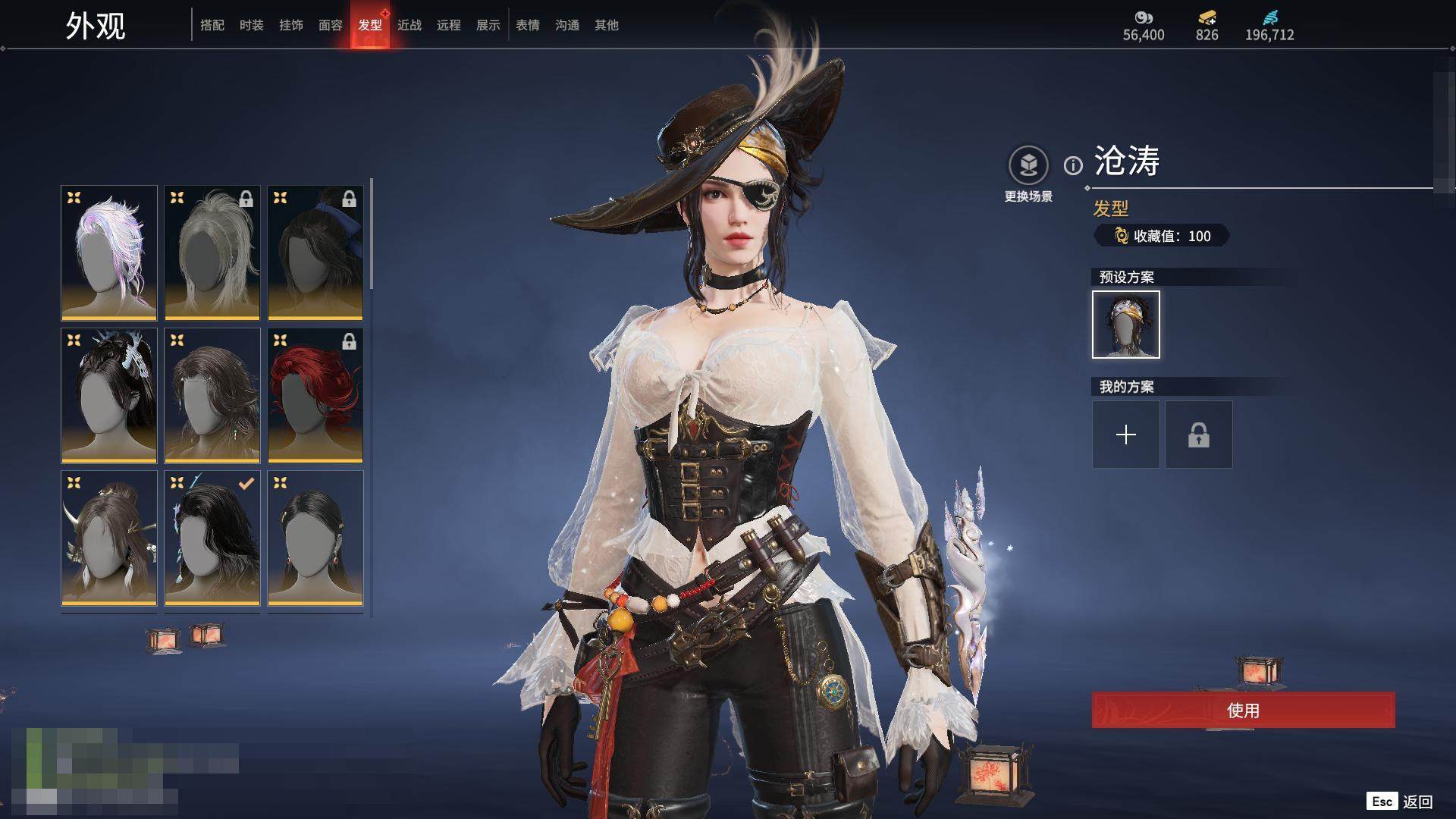
Task: Go to the 面容 tab
Action: (331, 25)
